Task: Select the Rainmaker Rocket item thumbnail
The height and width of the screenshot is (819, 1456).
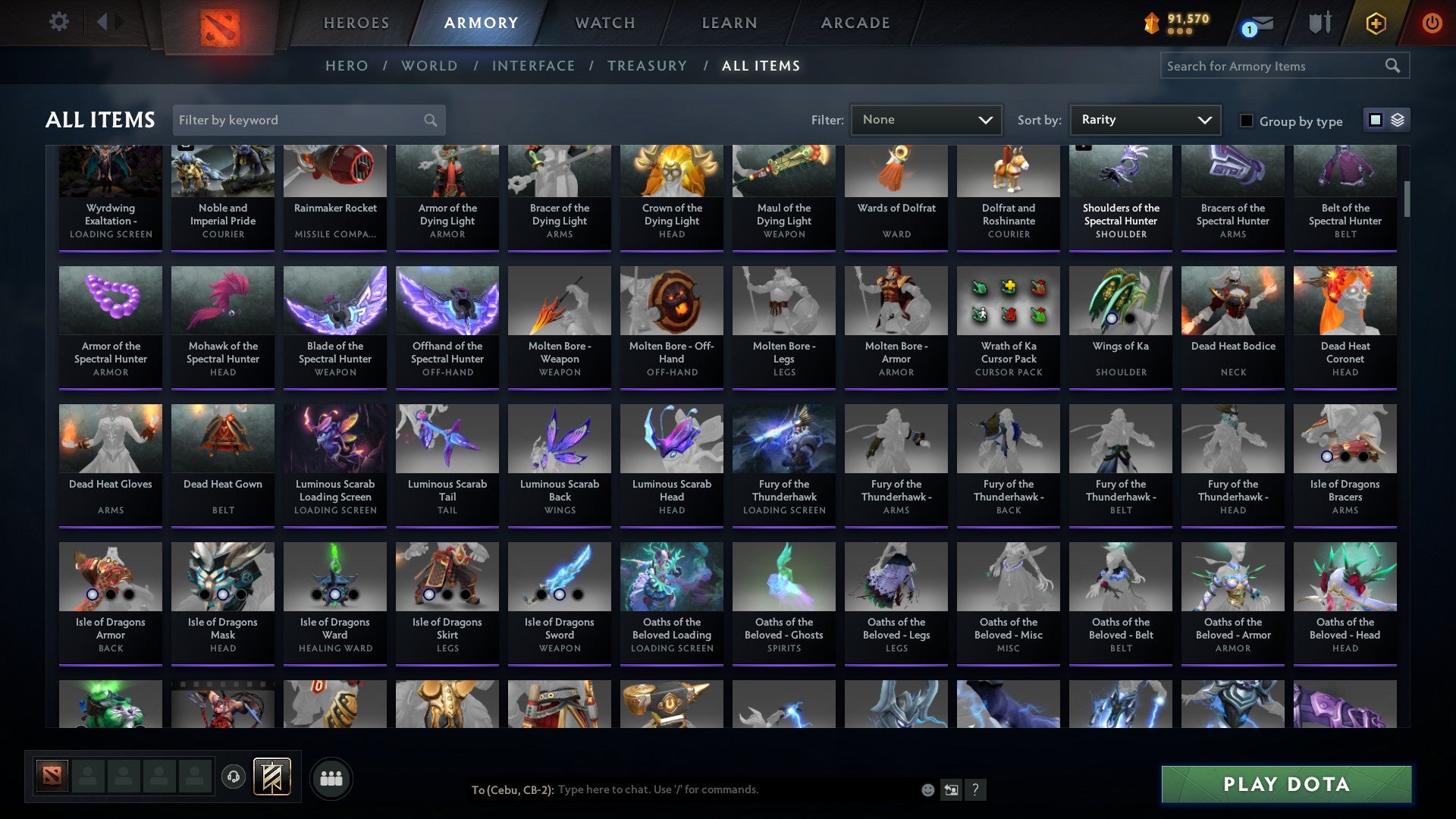Action: [x=334, y=171]
